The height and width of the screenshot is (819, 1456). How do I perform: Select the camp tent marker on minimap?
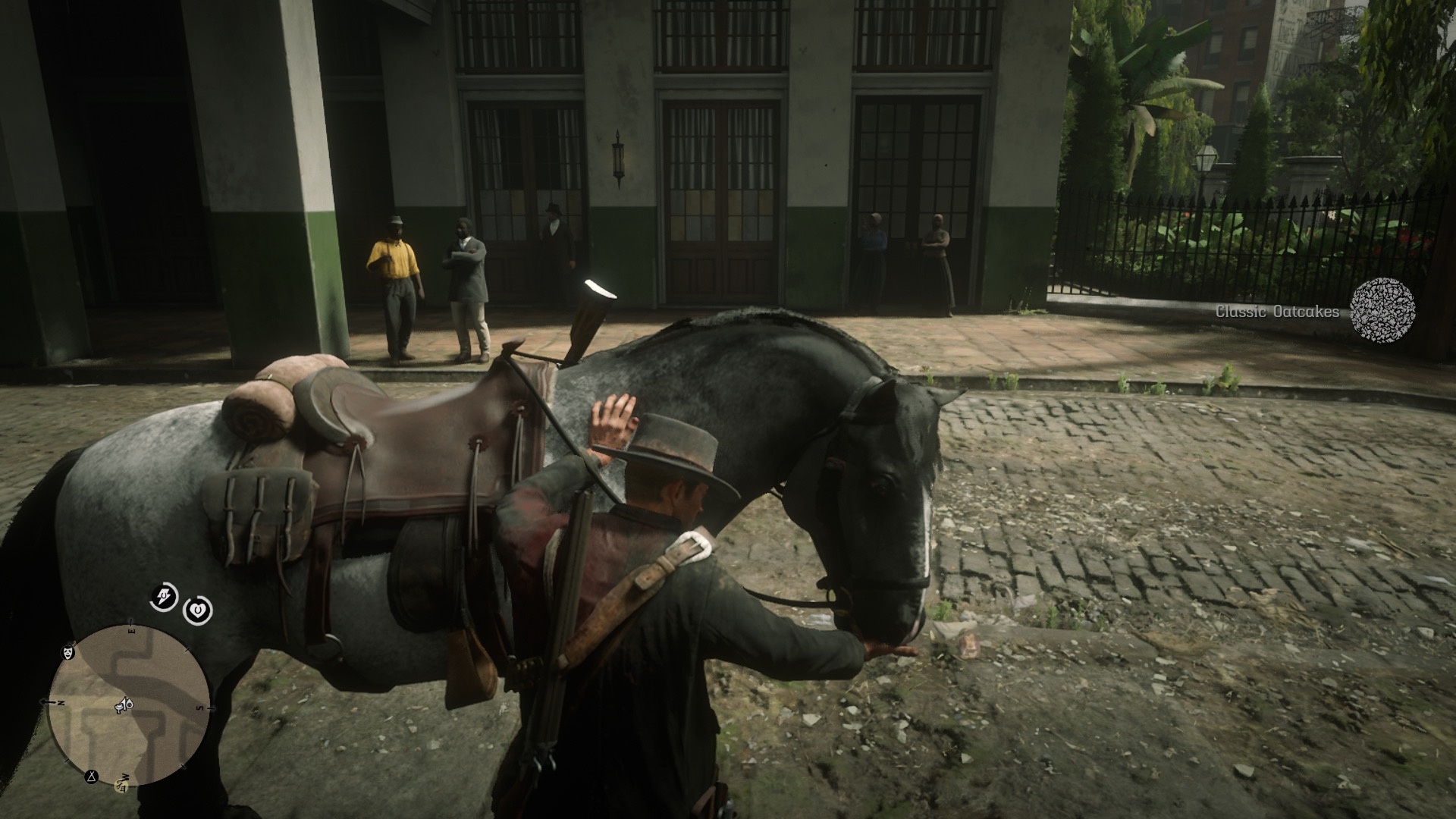93,777
